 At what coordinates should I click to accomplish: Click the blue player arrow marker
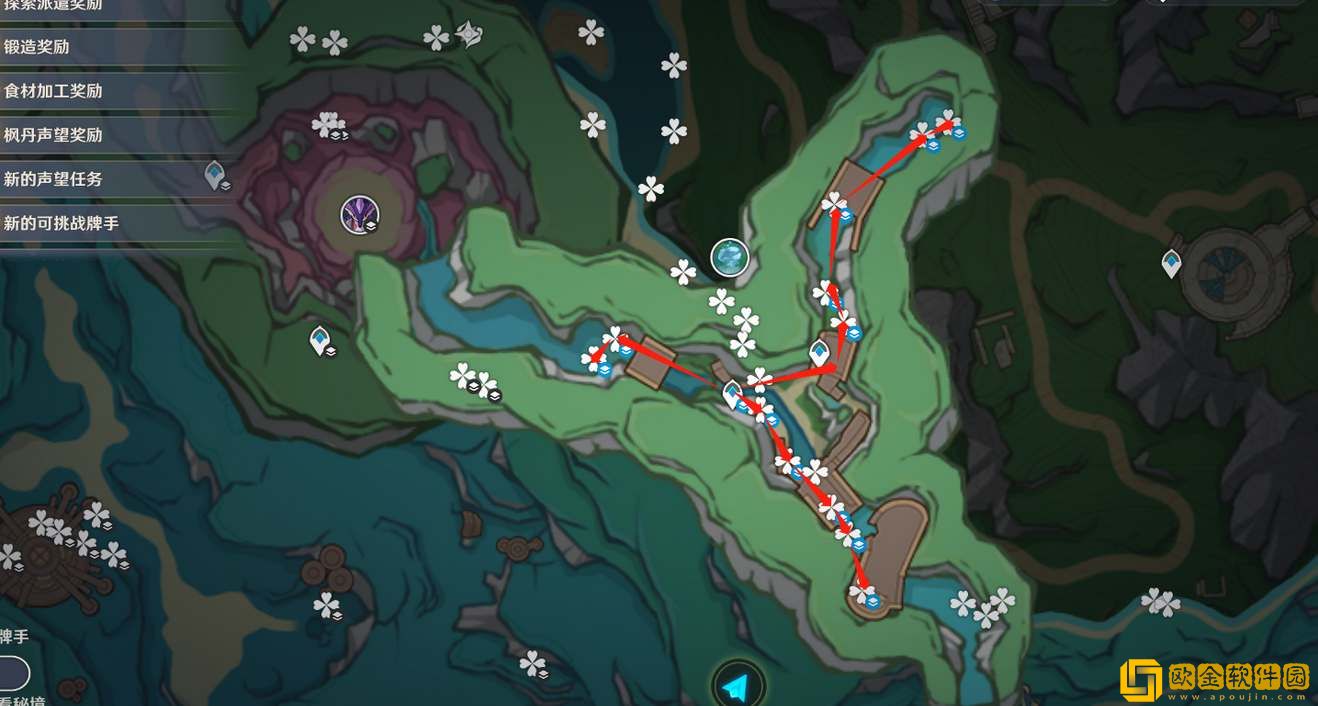coord(737,687)
